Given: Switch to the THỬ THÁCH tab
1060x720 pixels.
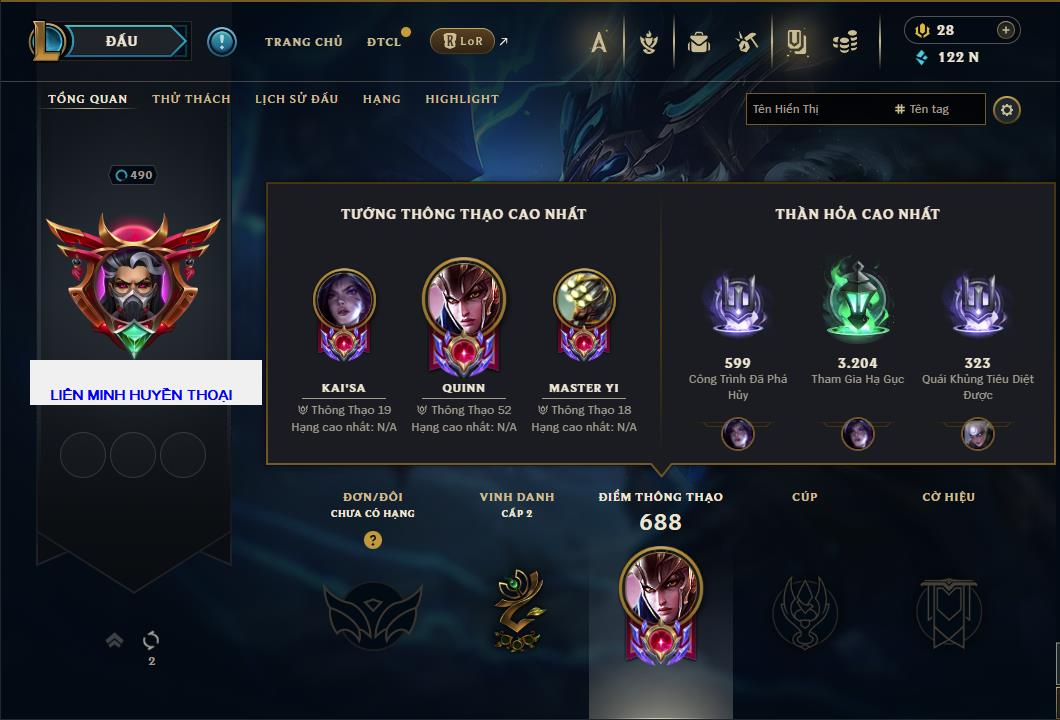Looking at the screenshot, I should (x=191, y=99).
